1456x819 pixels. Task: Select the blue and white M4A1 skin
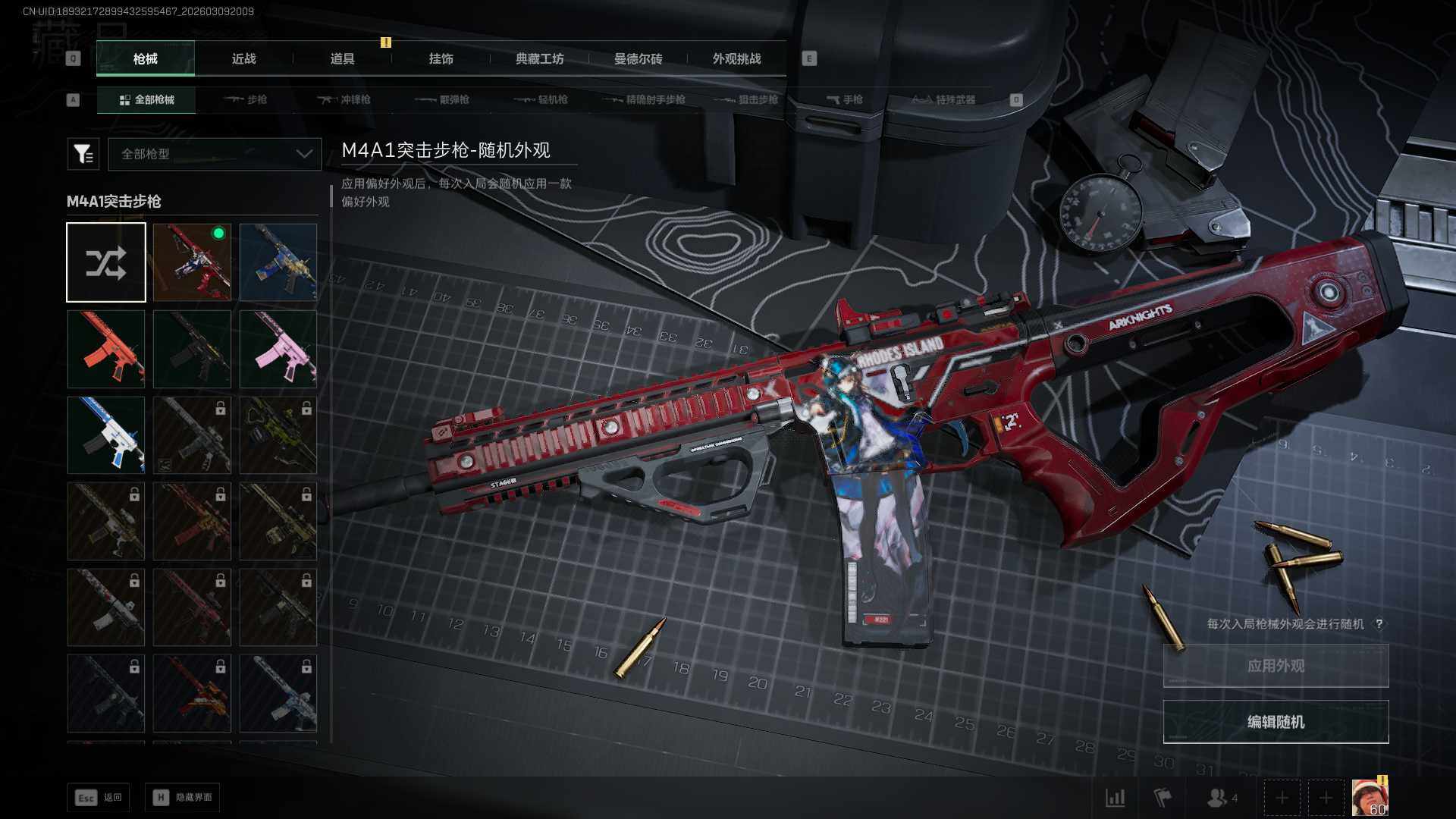point(106,435)
